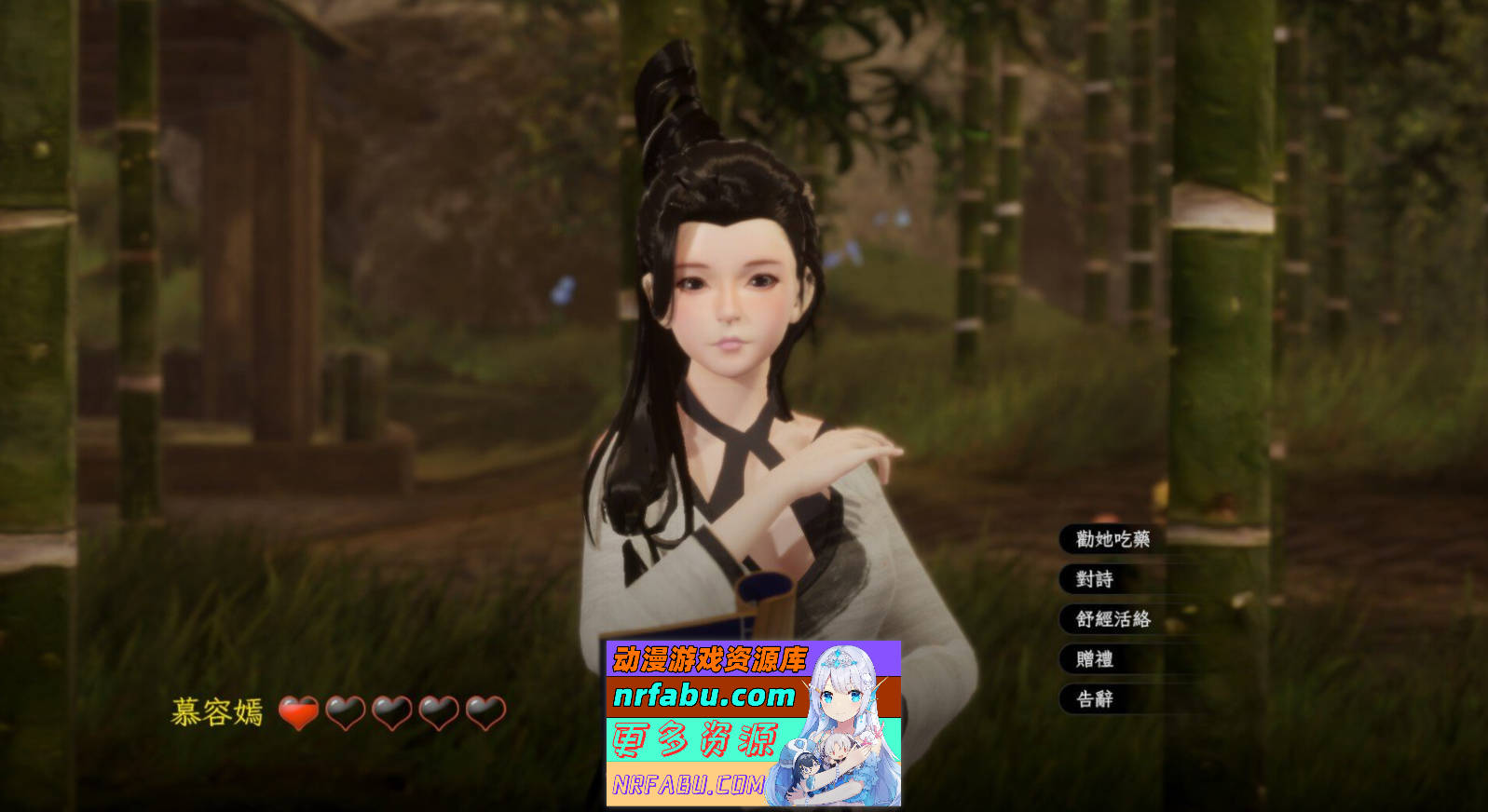Viewport: 1488px width, 812px height.
Task: Open the nrfabu.com link in the banner
Action: (x=705, y=694)
